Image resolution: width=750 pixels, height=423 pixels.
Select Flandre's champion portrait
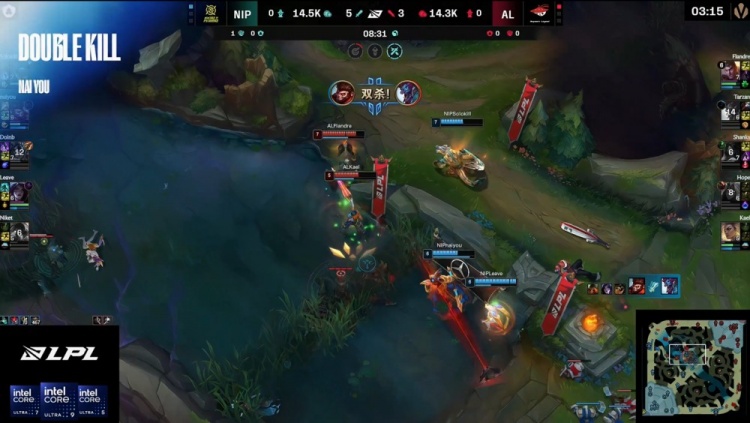point(731,72)
